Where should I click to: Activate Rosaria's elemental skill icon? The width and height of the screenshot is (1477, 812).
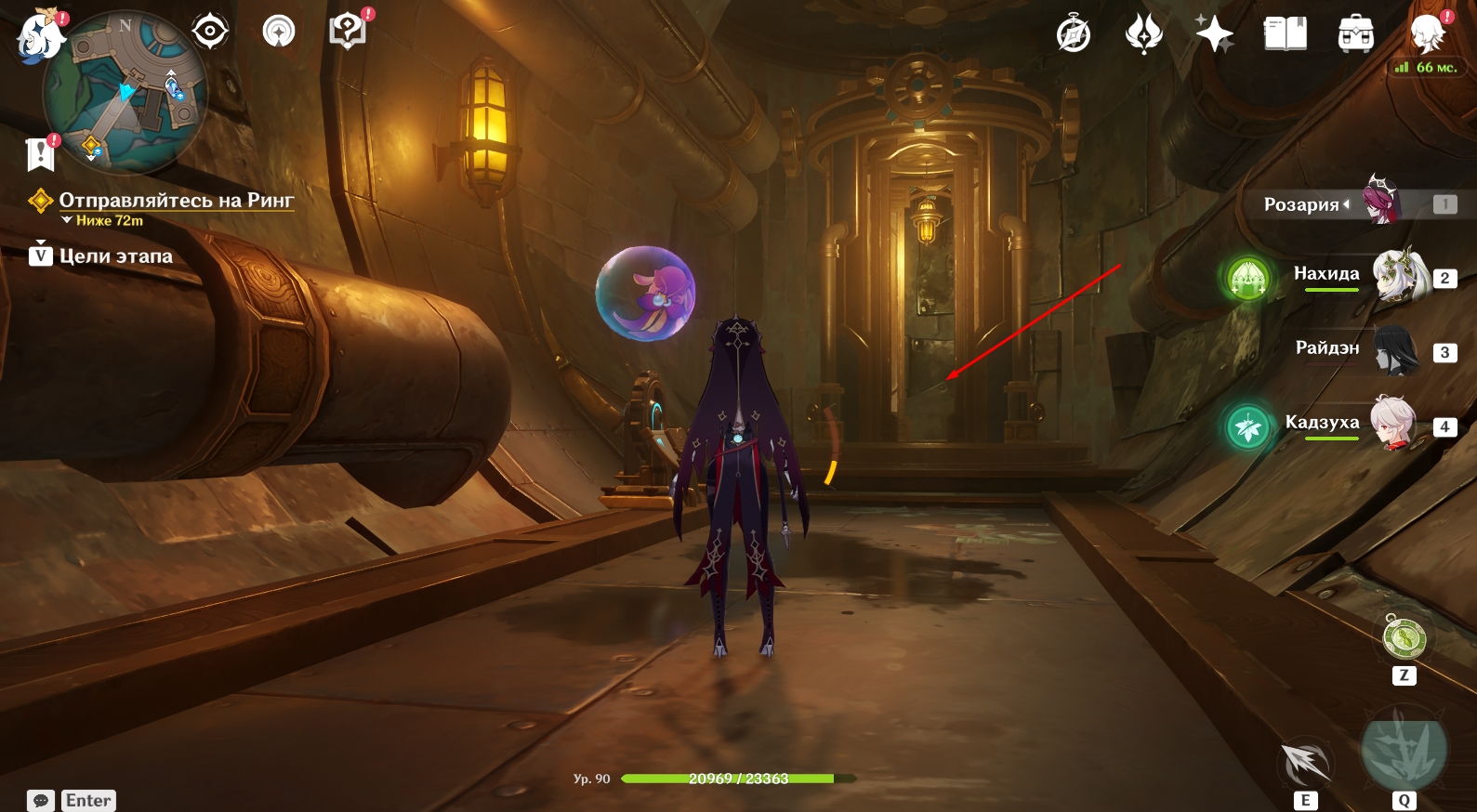pyautogui.click(x=1306, y=763)
